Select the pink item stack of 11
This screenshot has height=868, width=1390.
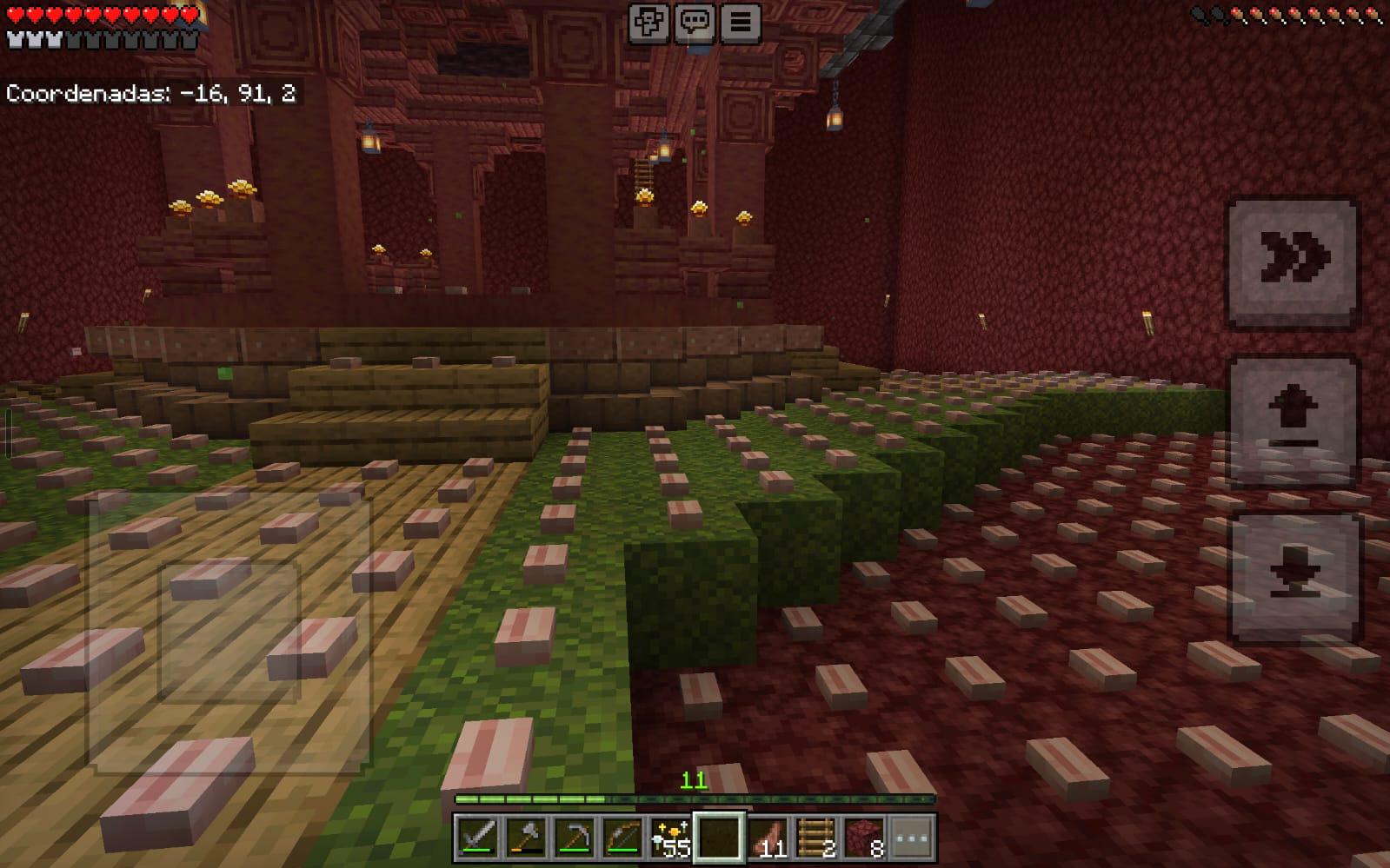point(767,838)
